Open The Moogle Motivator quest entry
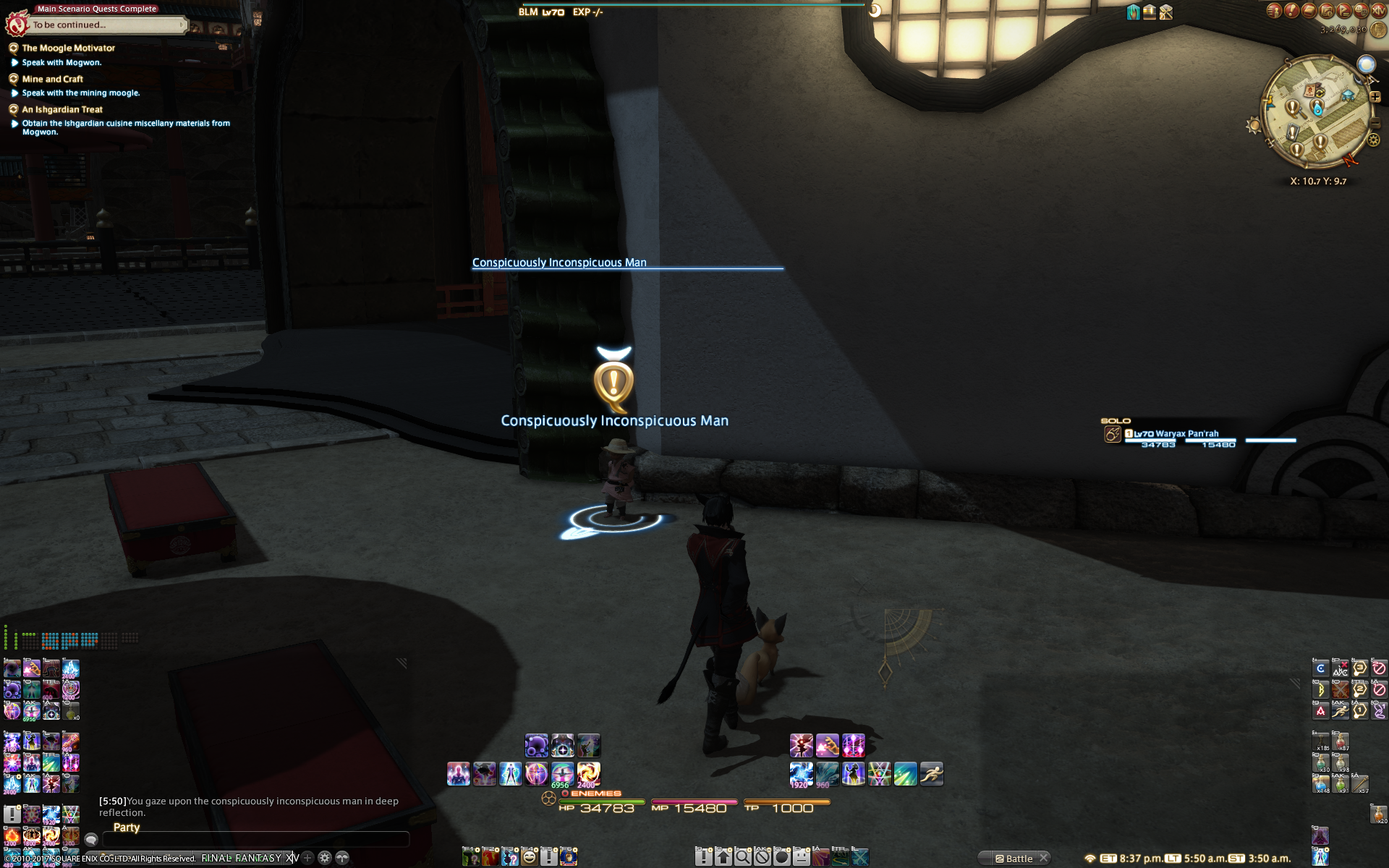This screenshot has height=868, width=1389. pos(68,48)
